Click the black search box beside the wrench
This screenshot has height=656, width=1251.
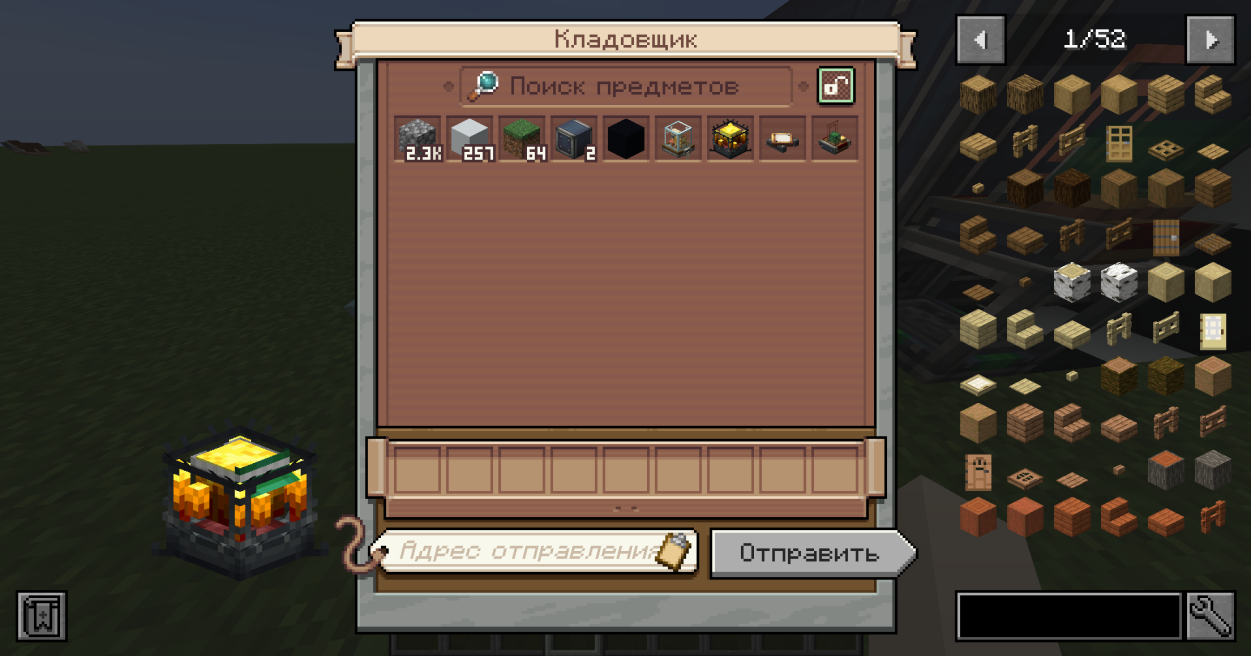(1069, 616)
